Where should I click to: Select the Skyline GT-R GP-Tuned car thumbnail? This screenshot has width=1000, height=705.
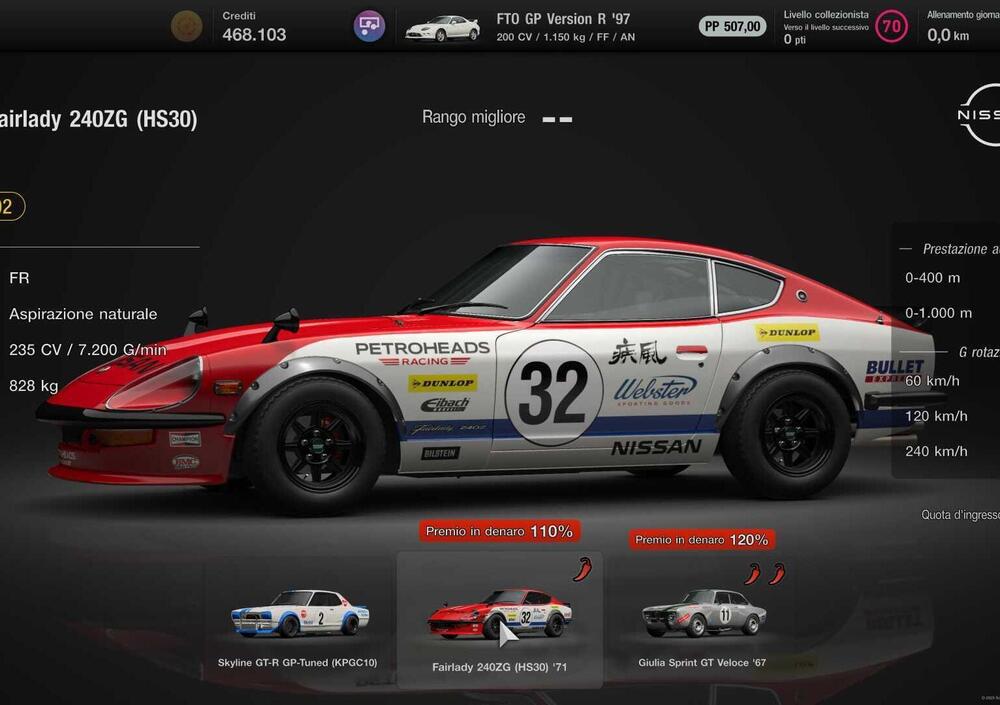pos(299,615)
